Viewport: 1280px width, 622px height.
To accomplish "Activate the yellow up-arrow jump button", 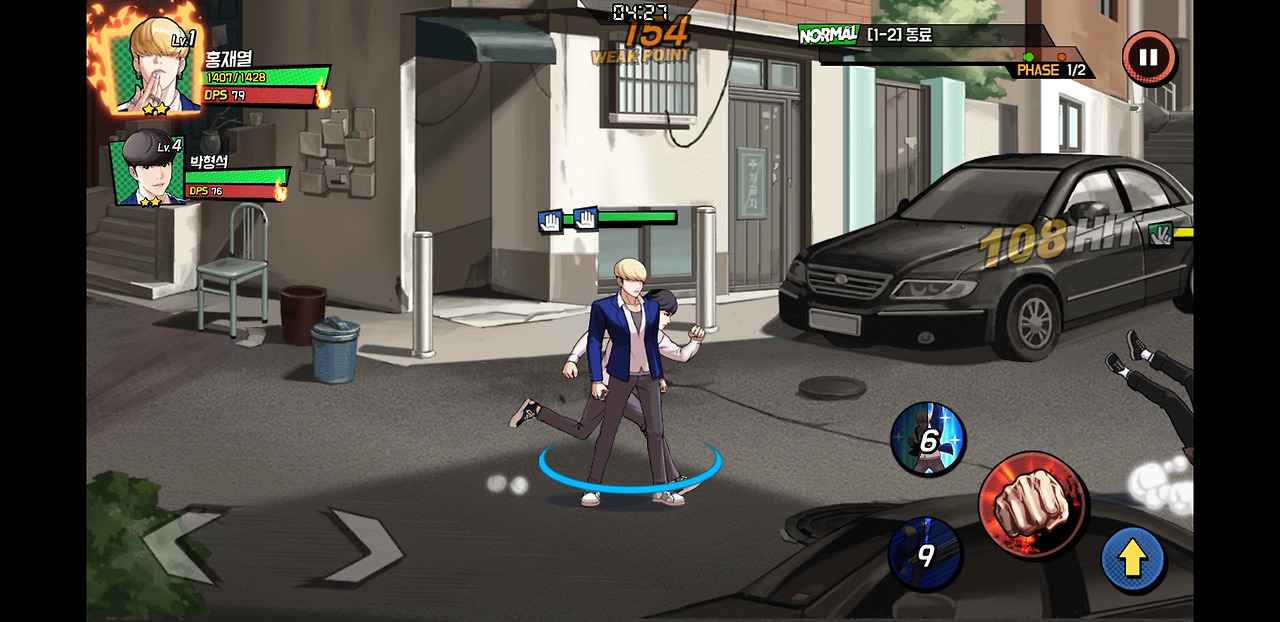I will pyautogui.click(x=1132, y=559).
